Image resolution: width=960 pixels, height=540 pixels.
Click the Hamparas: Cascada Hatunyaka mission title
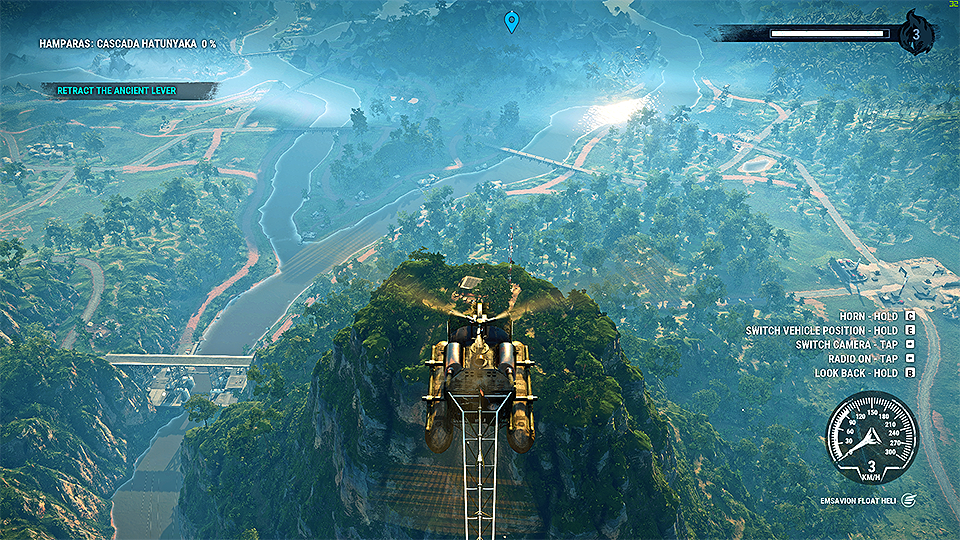127,44
